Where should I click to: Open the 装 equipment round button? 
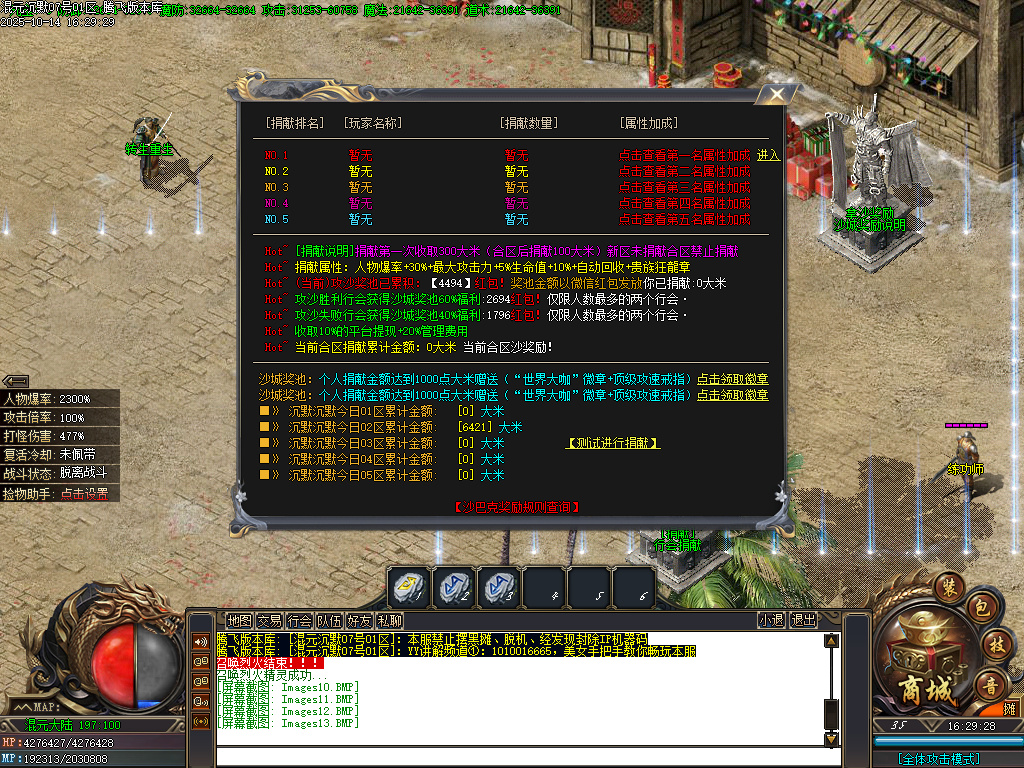948,587
